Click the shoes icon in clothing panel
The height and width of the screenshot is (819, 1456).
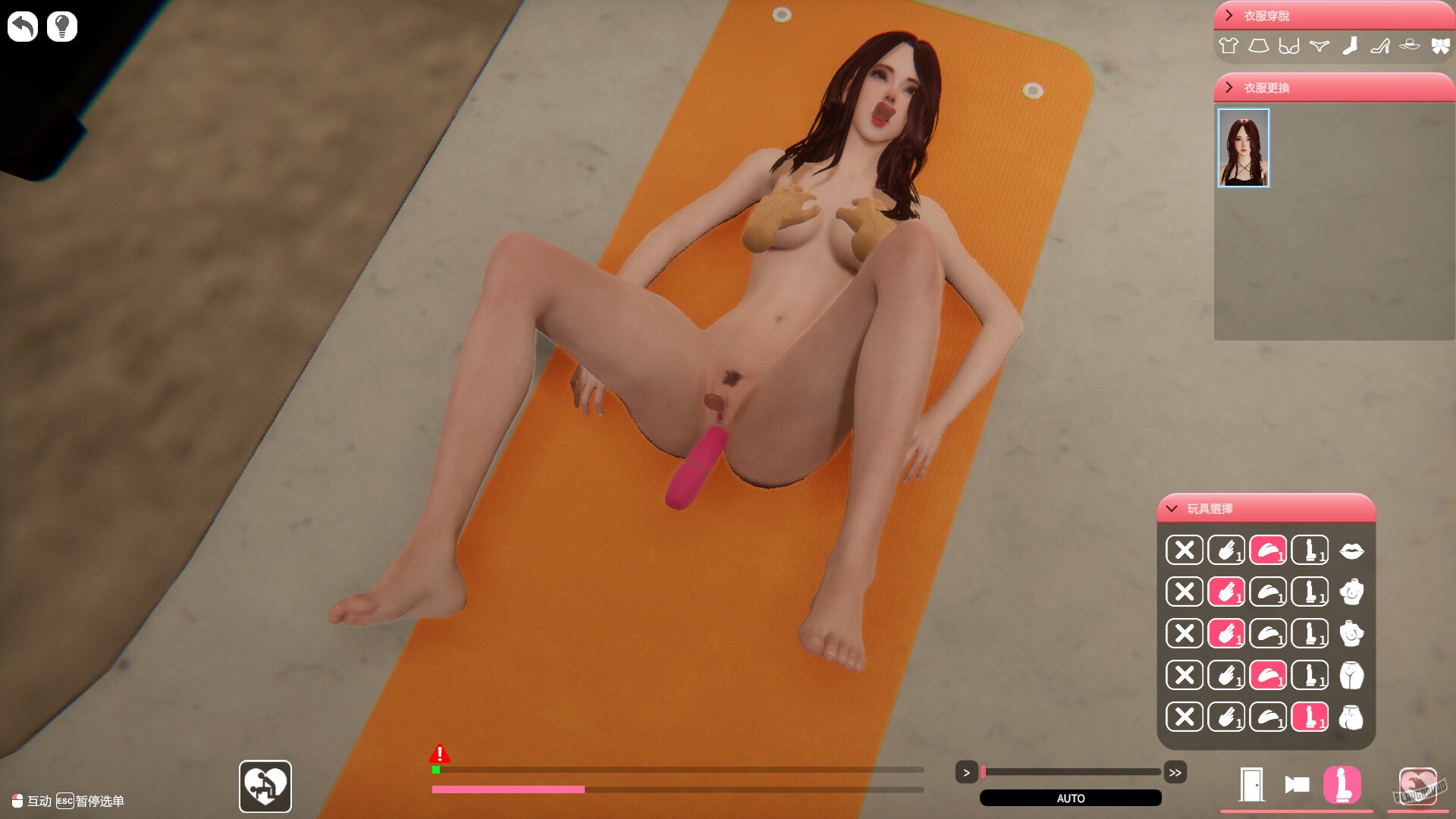coord(1380,45)
